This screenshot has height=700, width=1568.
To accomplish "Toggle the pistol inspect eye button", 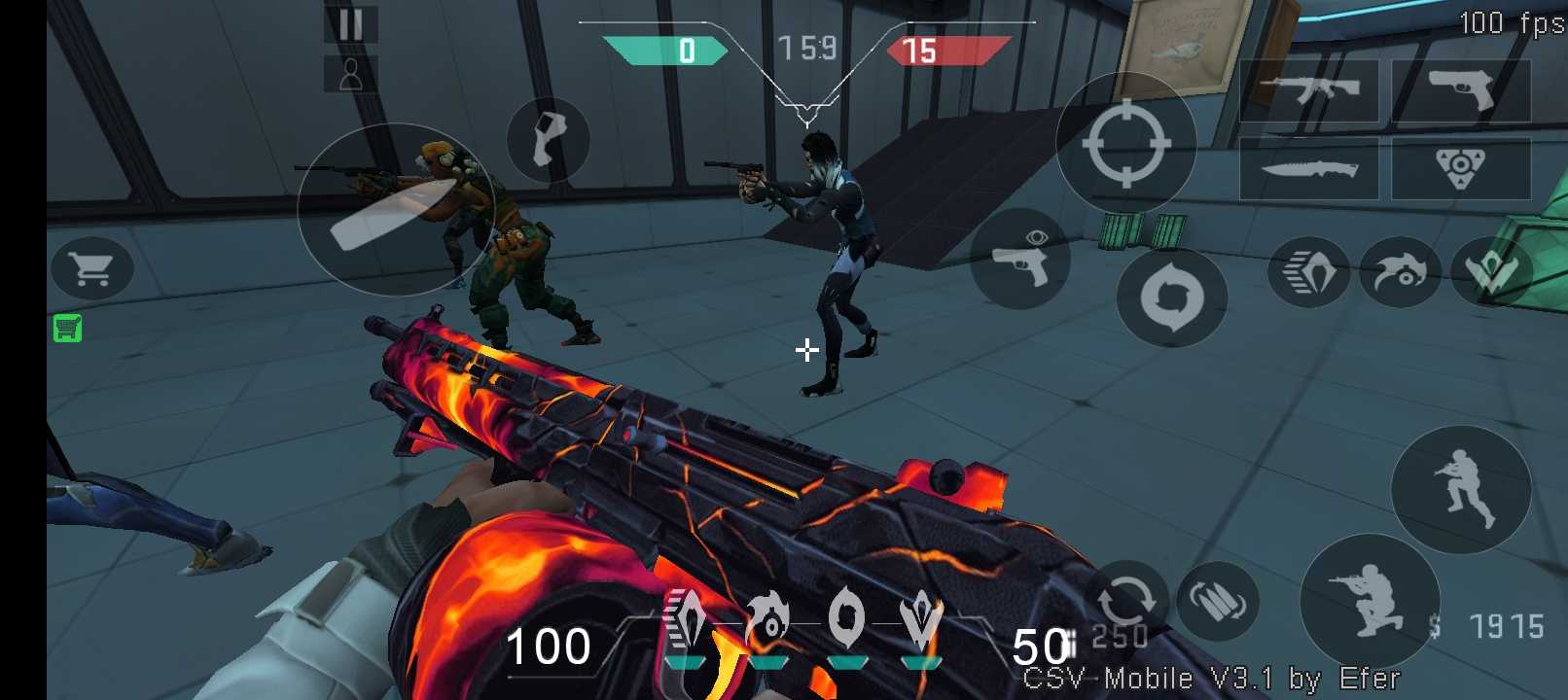I will pyautogui.click(x=1020, y=259).
